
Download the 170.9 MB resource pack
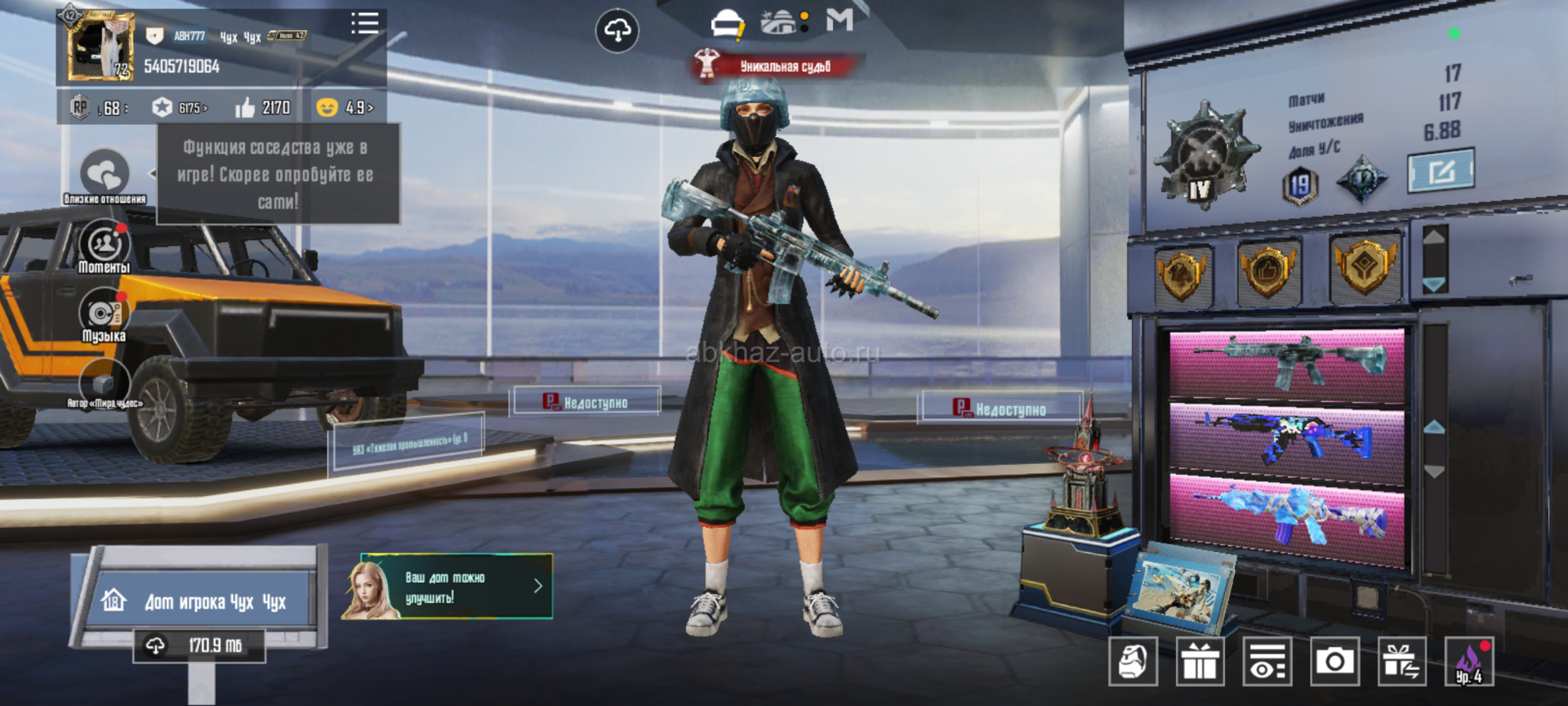[x=199, y=646]
